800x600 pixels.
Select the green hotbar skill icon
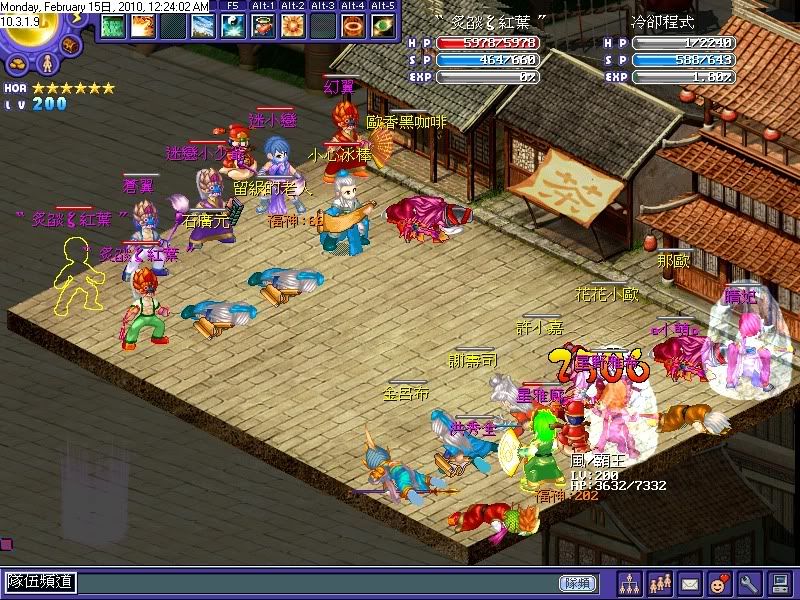click(111, 27)
